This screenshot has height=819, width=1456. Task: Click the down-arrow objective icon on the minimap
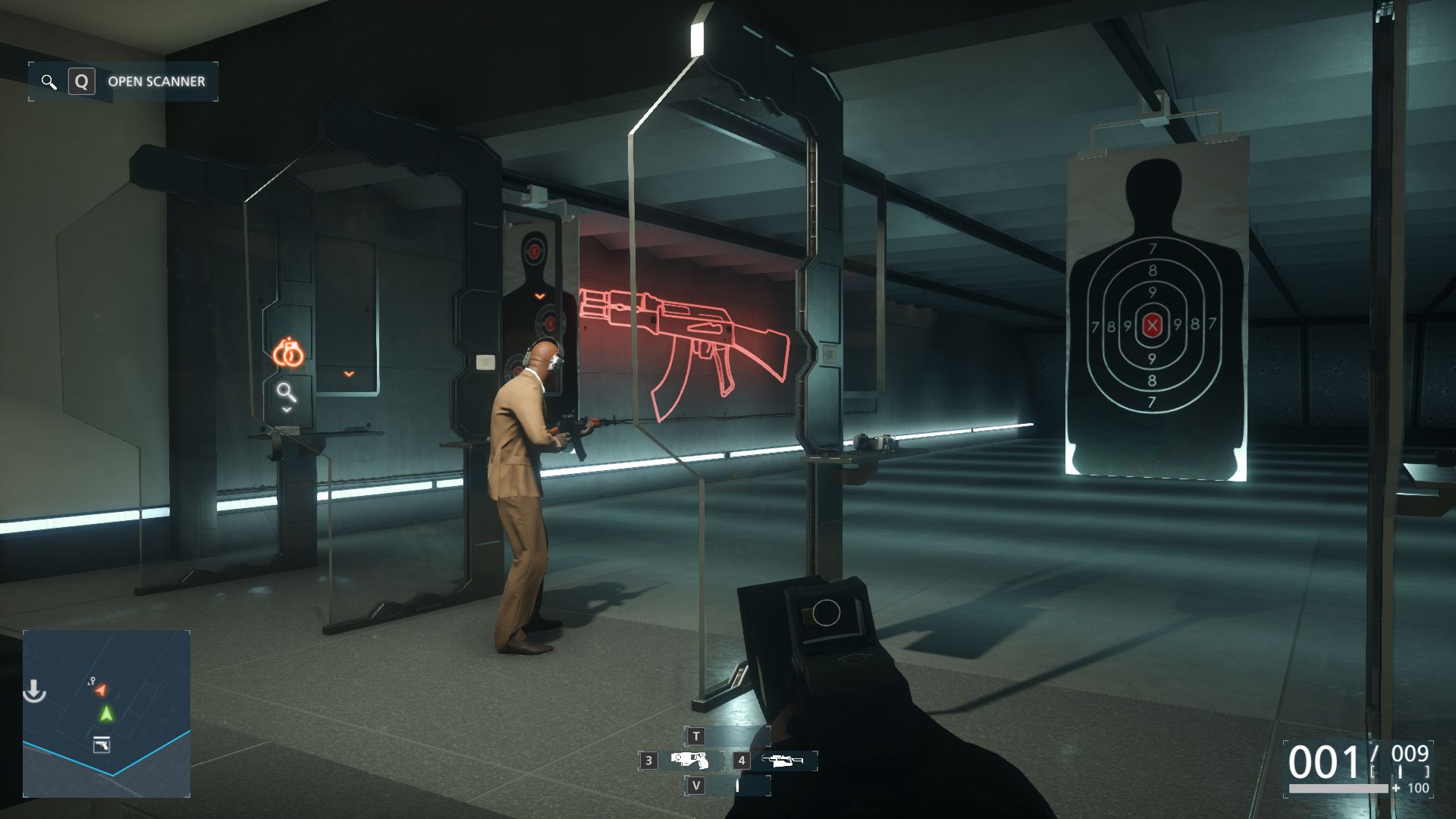point(34,691)
